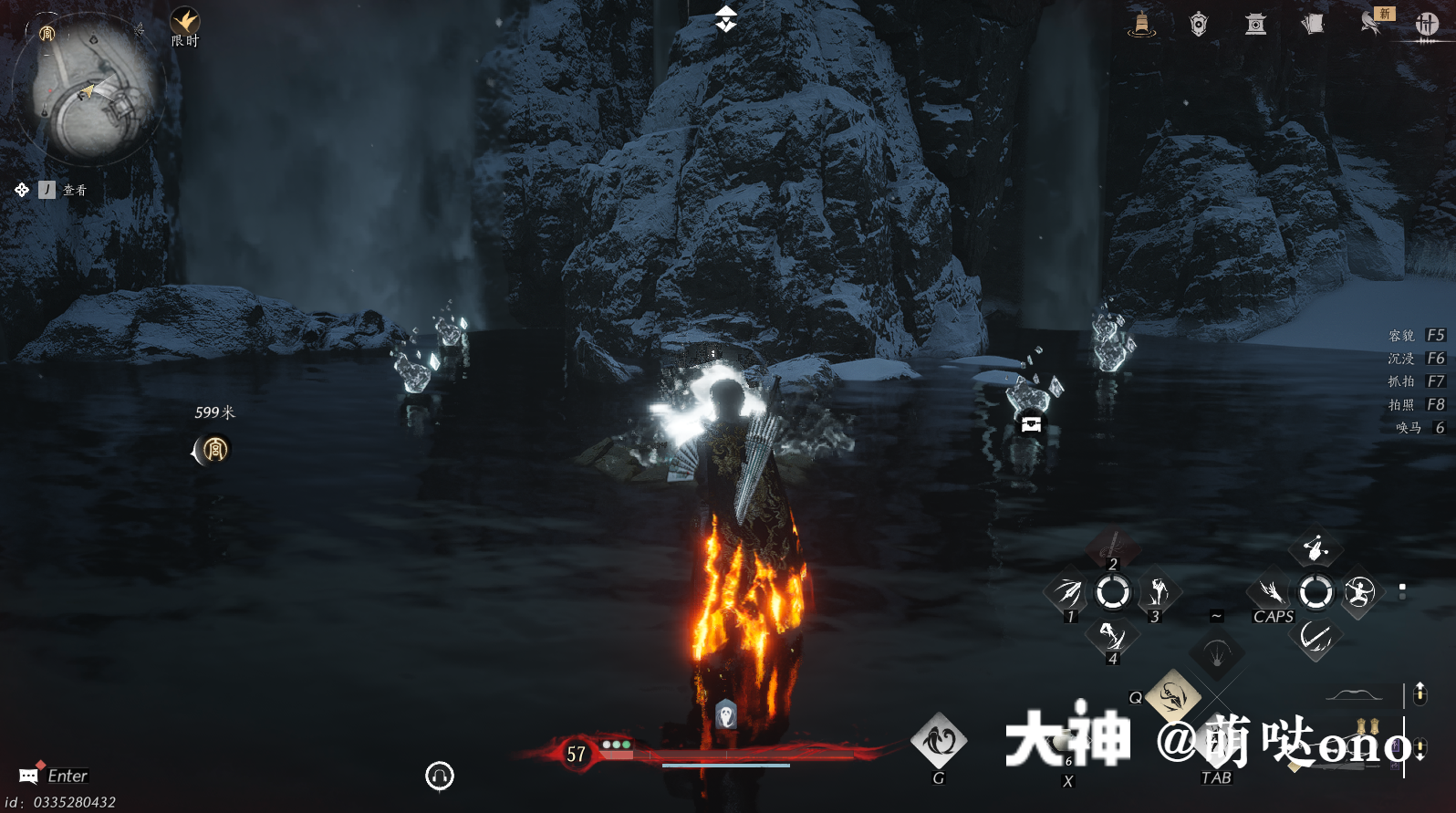Open the round main menu icon

point(1427,25)
